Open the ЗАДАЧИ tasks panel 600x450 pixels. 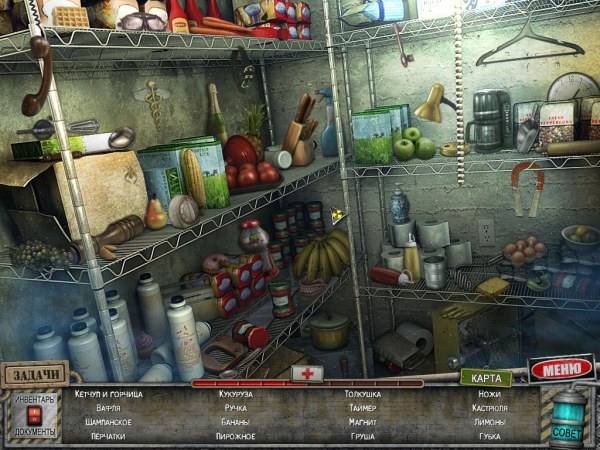point(35,374)
